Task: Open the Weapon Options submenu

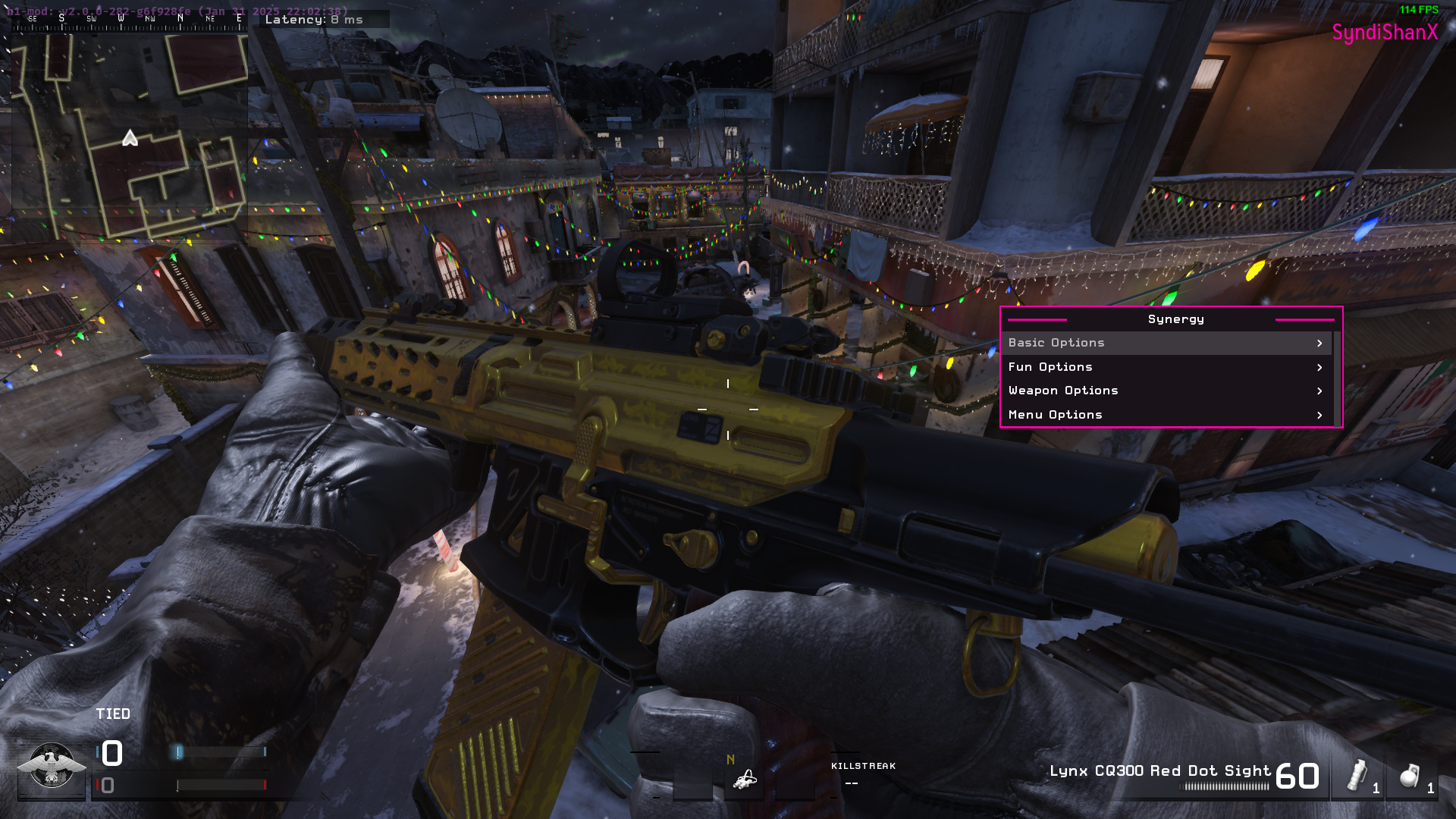Action: pyautogui.click(x=1166, y=391)
